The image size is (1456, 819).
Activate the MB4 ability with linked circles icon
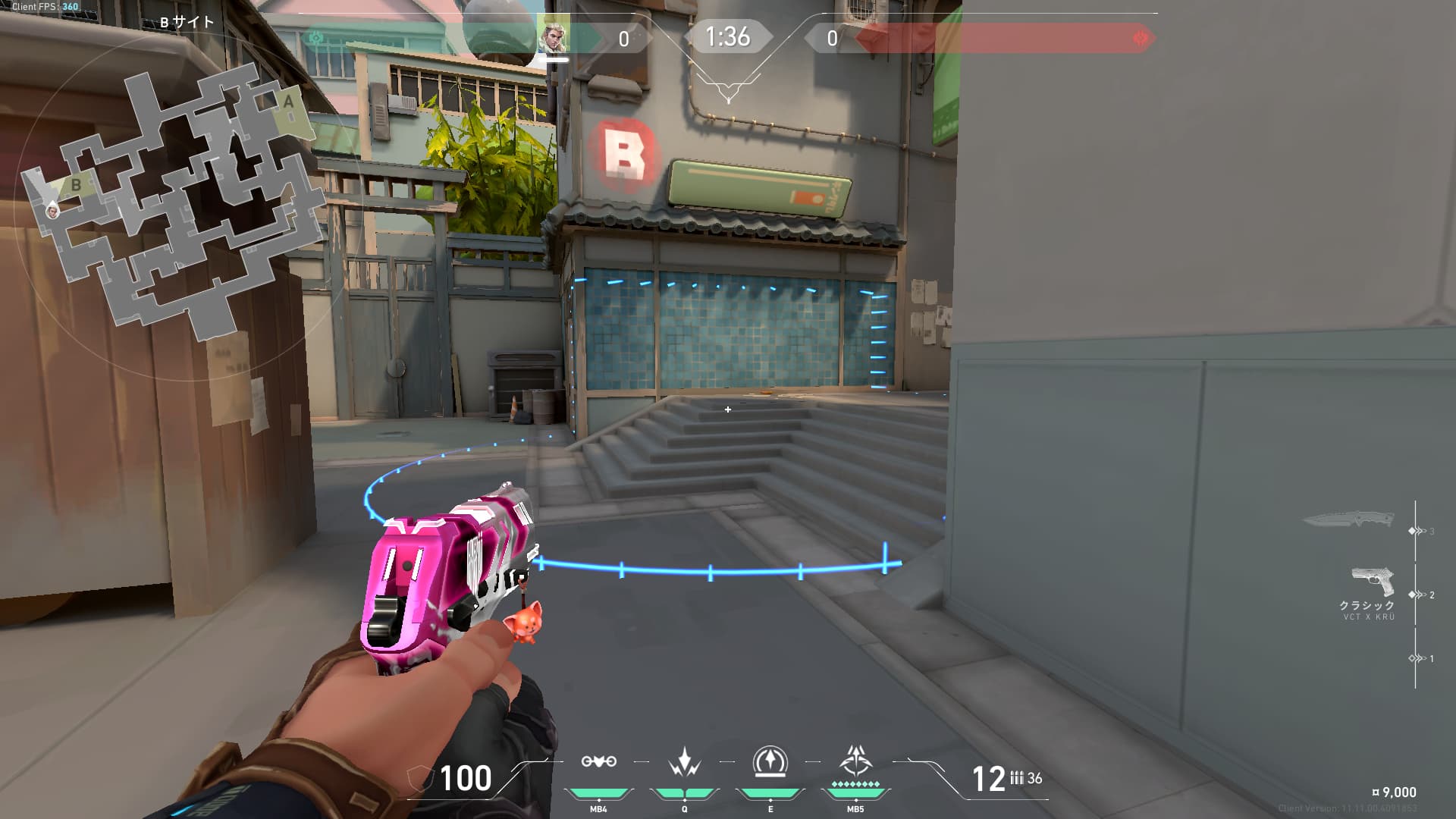pos(598,761)
